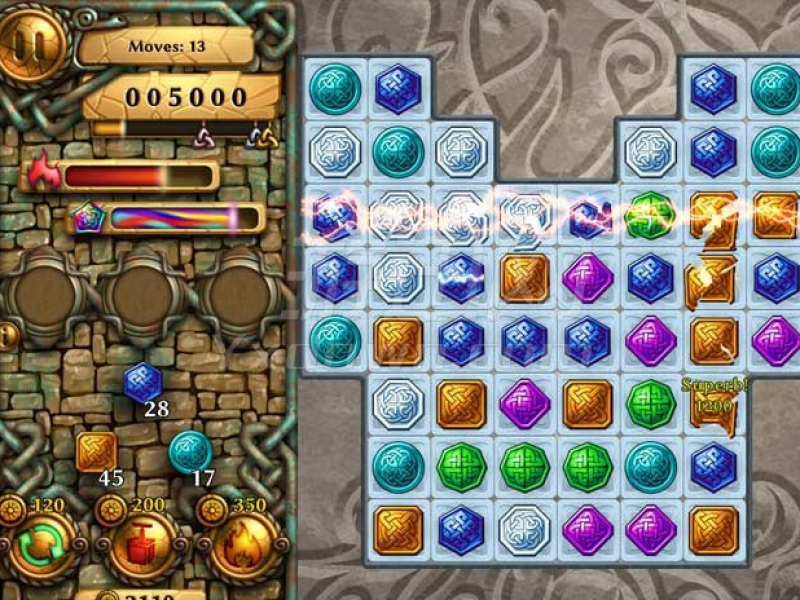This screenshot has height=600, width=800.
Task: Select the teal gem in the board's top-right corner
Action: click(x=775, y=88)
